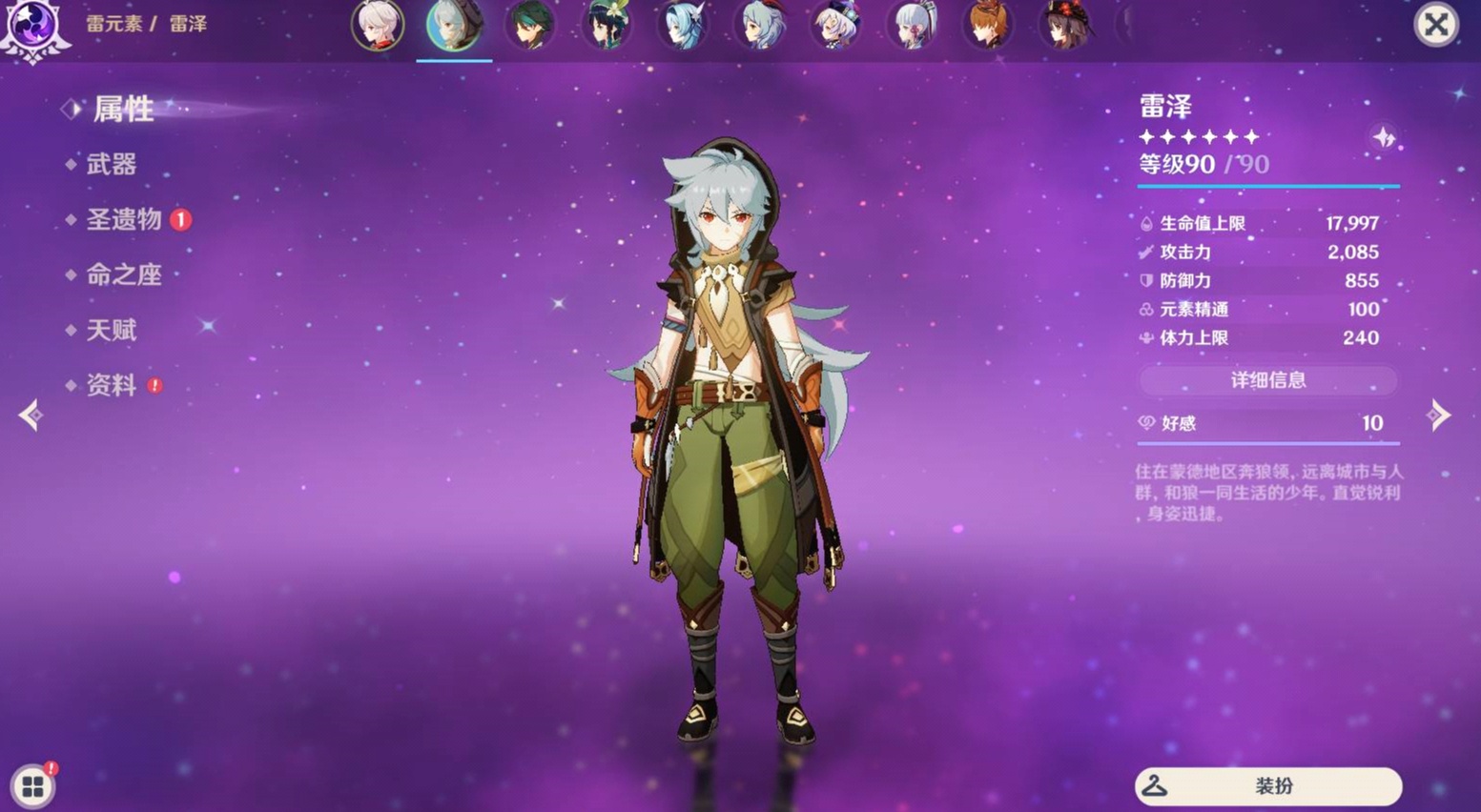Click the 装扮 outfit button

[x=1267, y=786]
